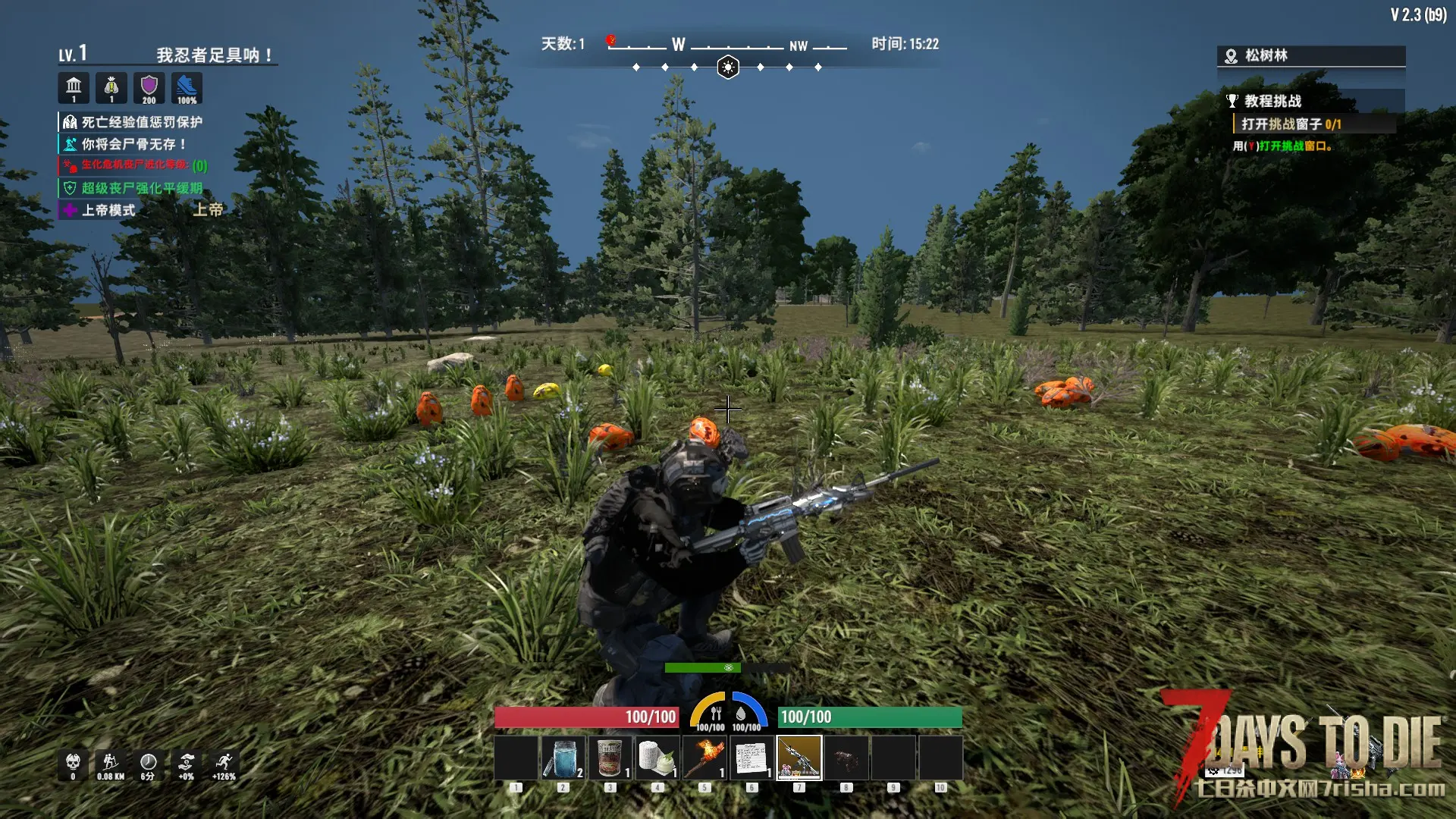Open the paper note in the hotbar
This screenshot has width=1456, height=819.
click(752, 758)
